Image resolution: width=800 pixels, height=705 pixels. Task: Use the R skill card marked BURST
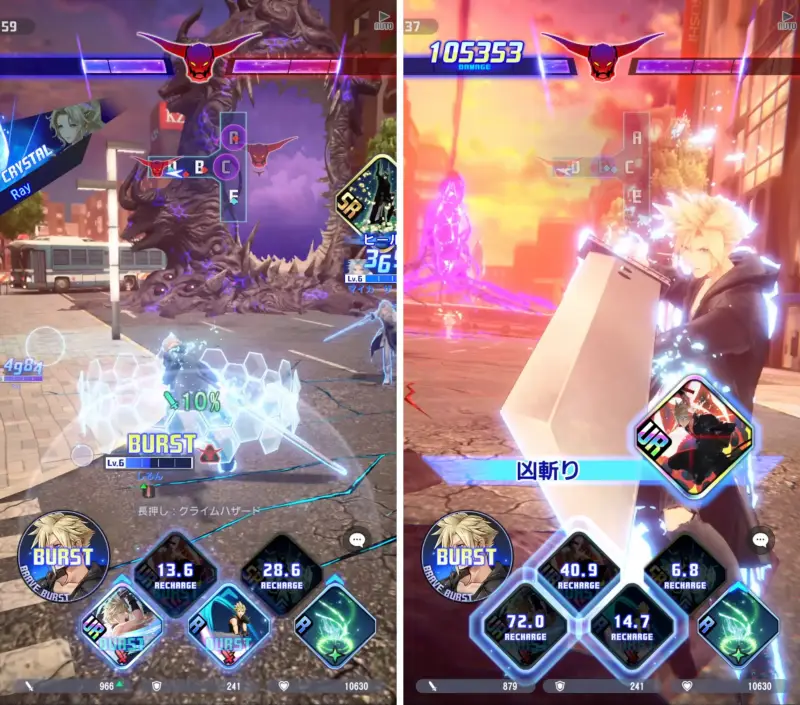click(229, 627)
